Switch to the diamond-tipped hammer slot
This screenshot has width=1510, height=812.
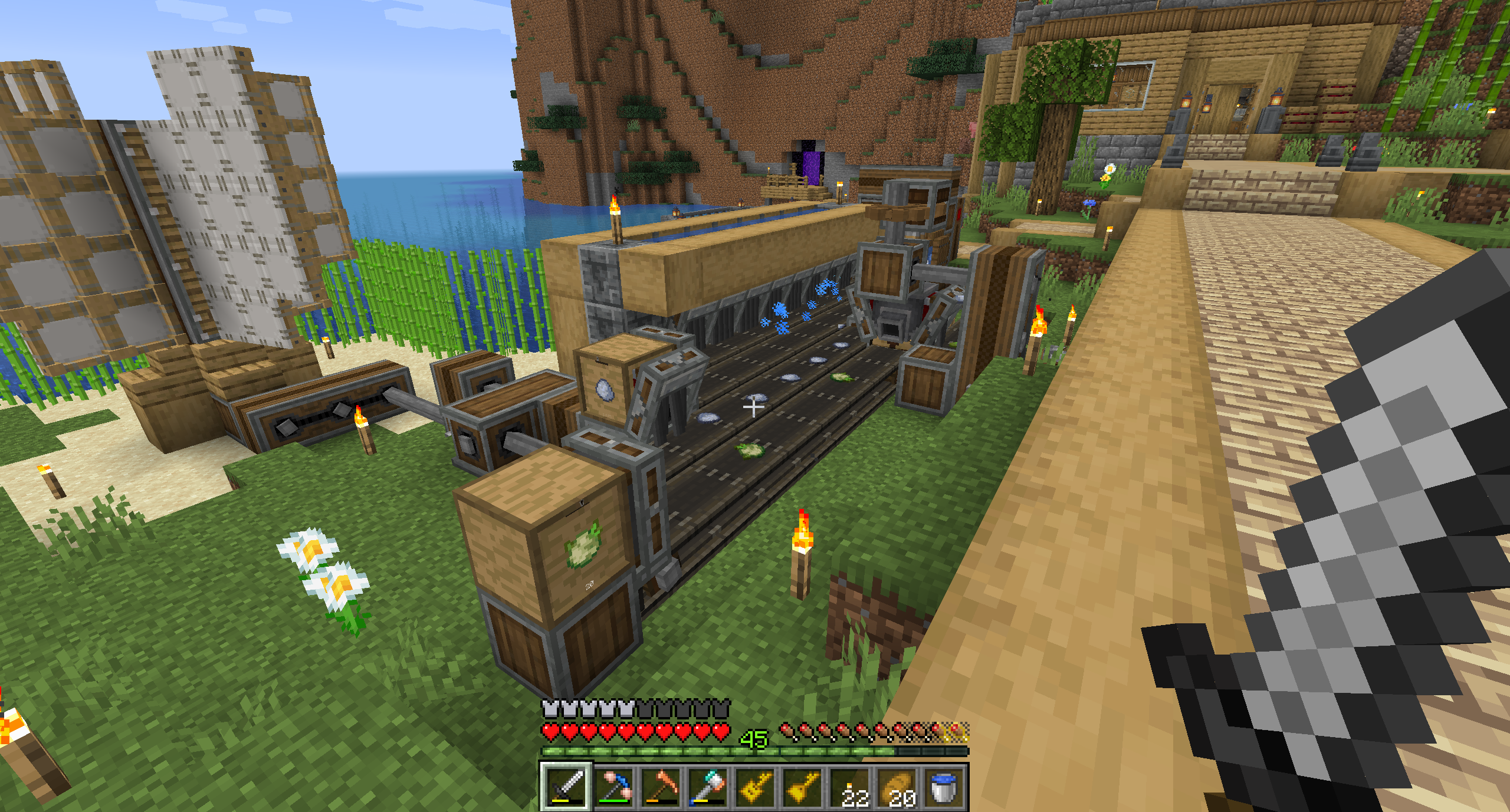(708, 787)
